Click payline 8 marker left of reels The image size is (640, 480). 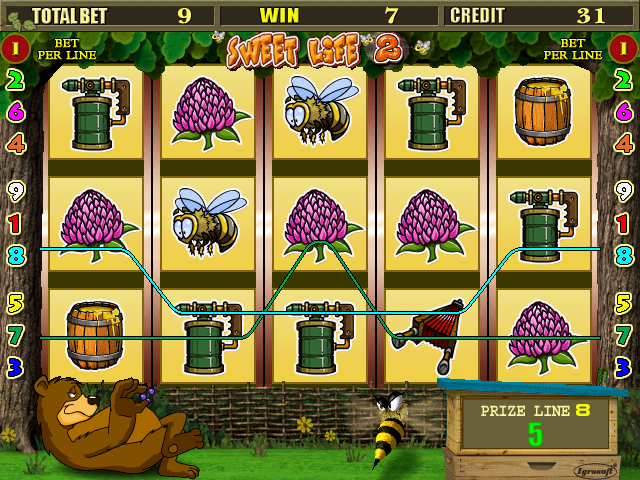15,254
